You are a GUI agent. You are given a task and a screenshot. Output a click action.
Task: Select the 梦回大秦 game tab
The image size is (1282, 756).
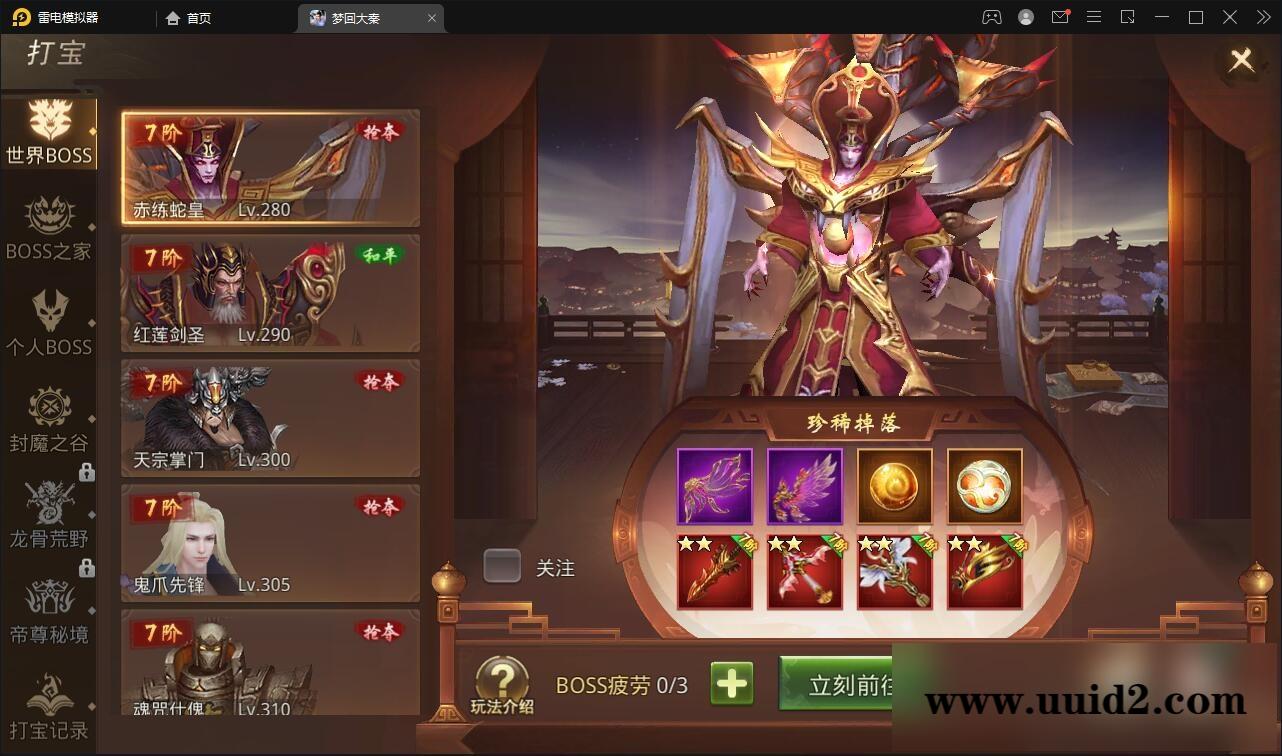(x=360, y=17)
